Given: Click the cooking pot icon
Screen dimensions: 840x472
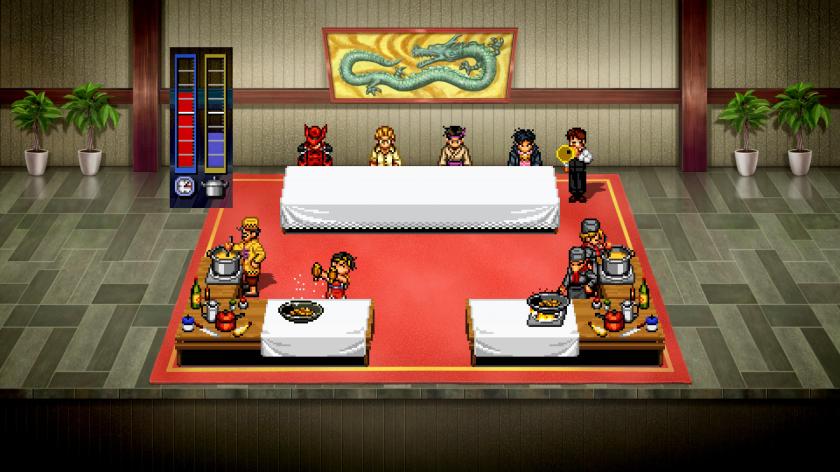Looking at the screenshot, I should point(213,185).
